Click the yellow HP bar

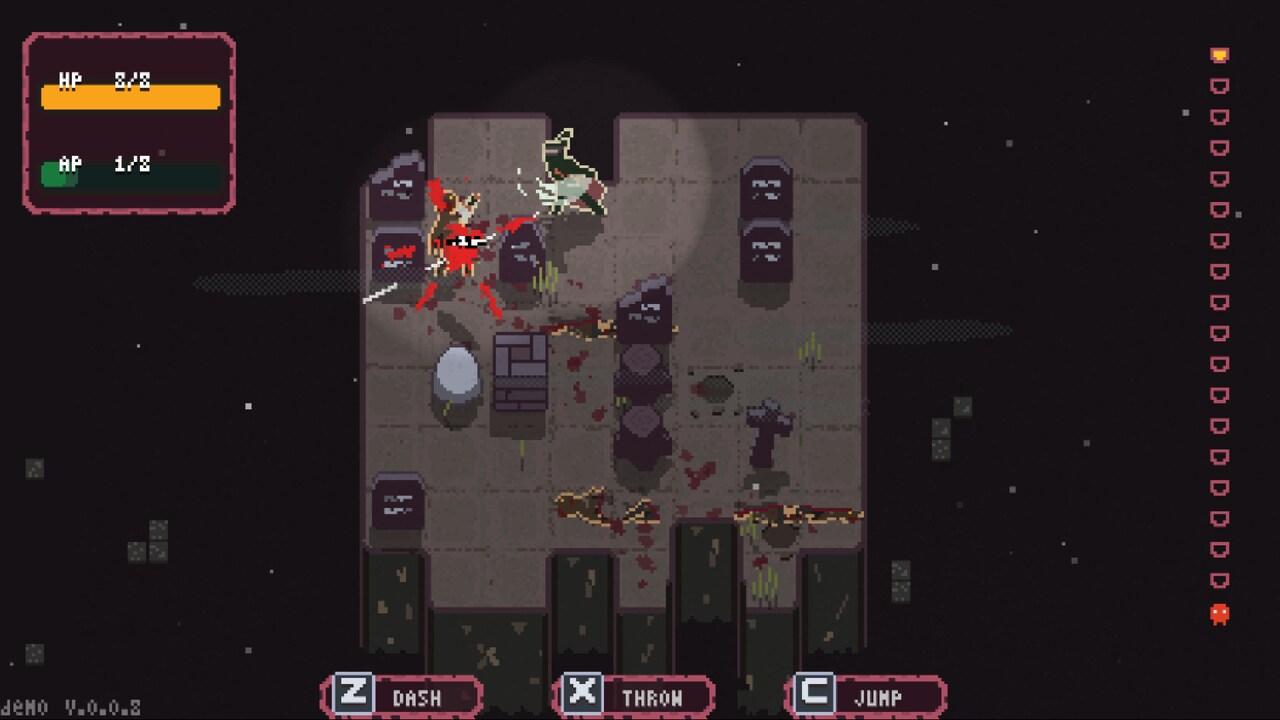pos(130,97)
